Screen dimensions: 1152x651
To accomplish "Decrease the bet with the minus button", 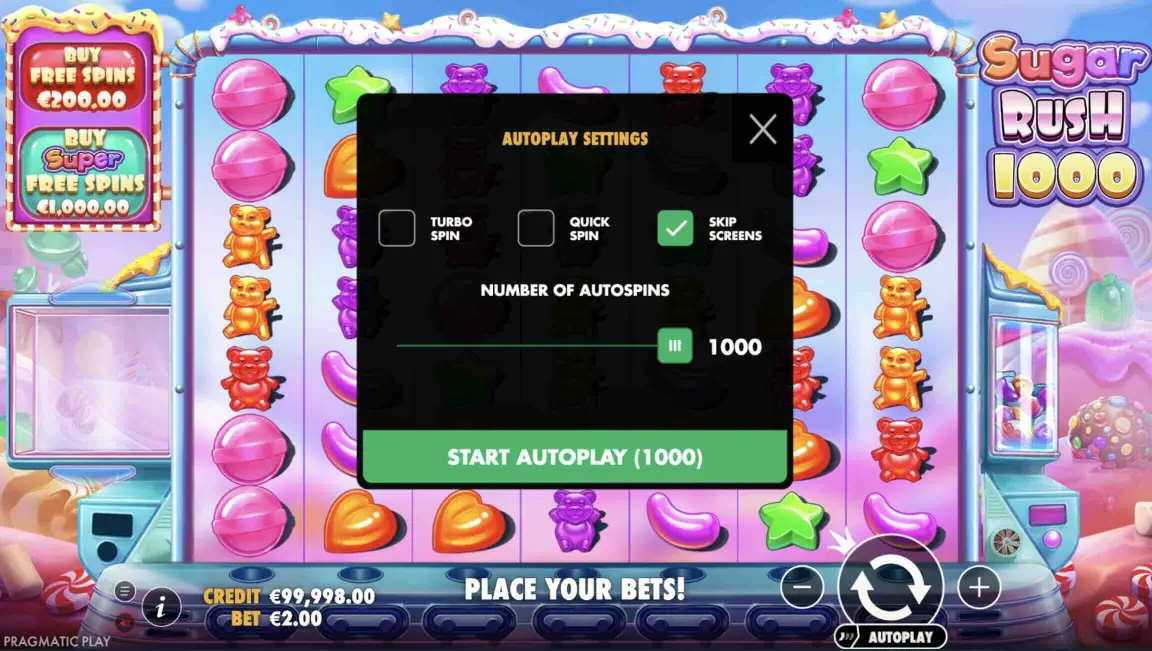I will point(801,587).
